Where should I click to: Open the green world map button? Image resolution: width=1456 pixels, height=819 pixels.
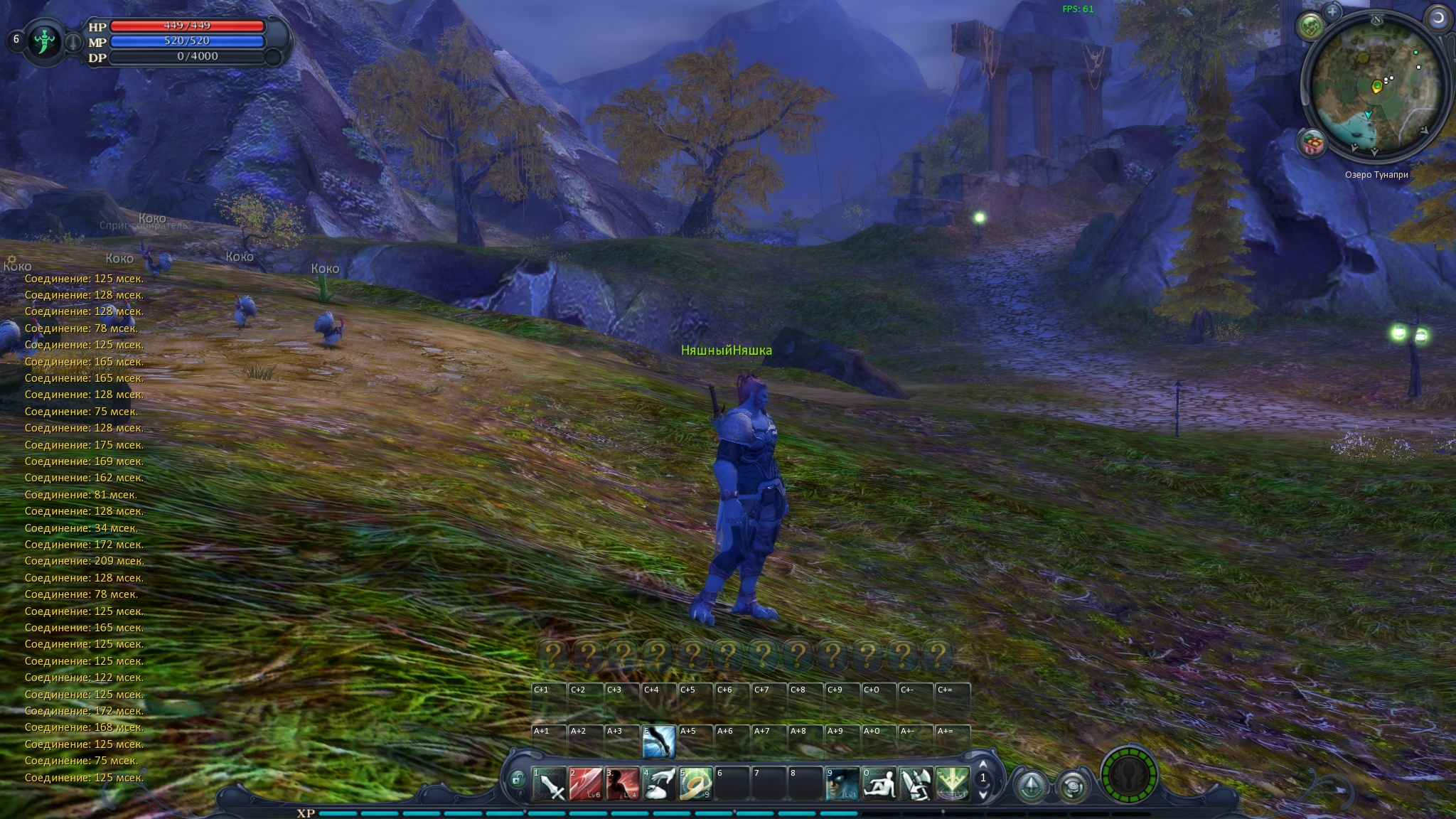coord(1312,27)
